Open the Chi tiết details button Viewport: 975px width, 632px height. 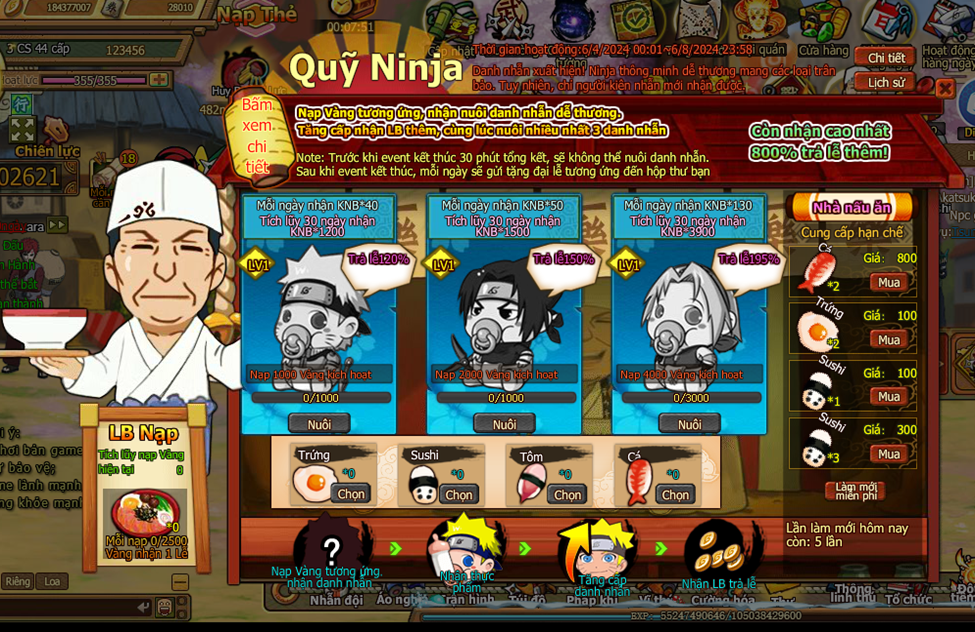[x=885, y=59]
